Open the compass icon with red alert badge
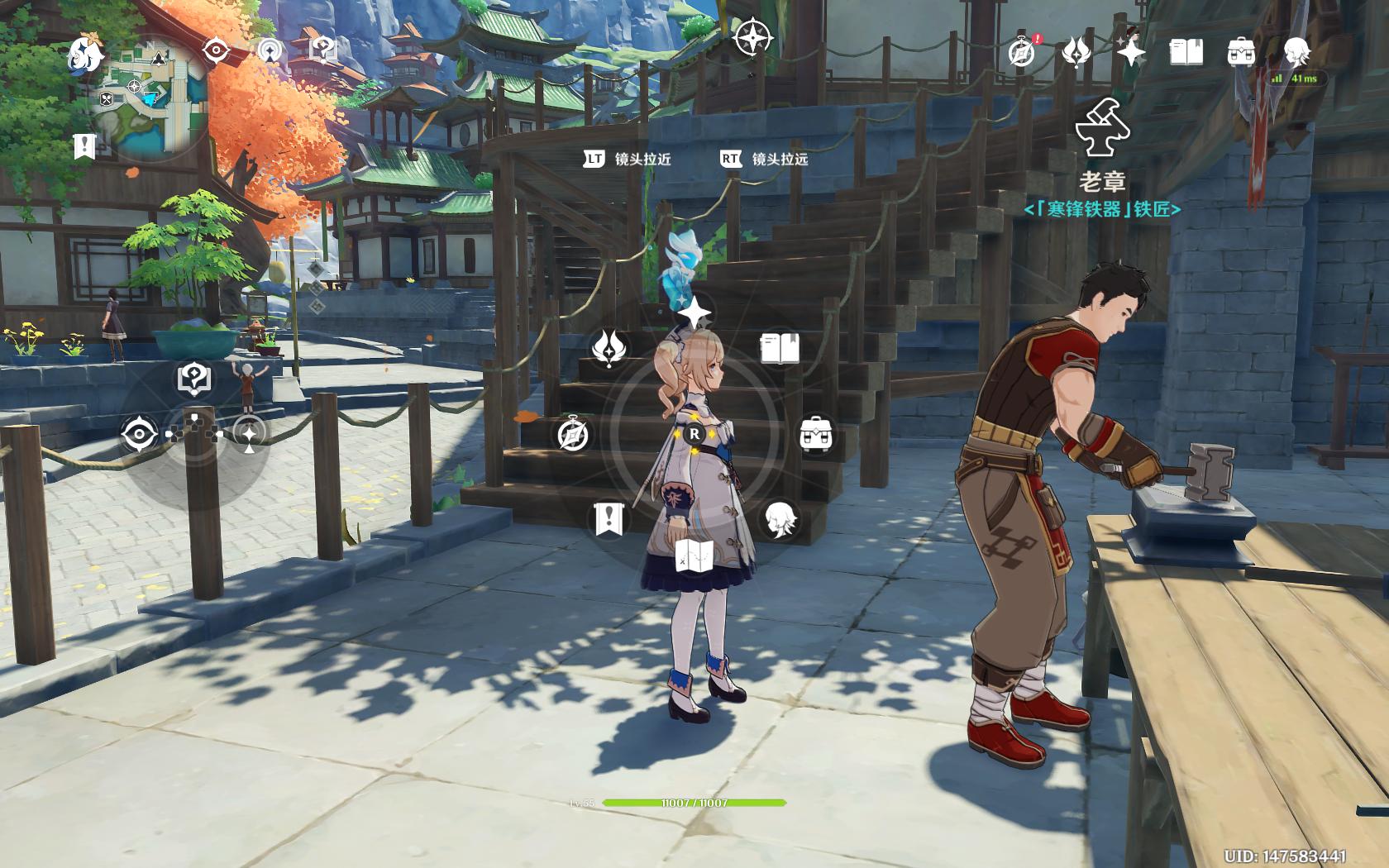 (1023, 53)
